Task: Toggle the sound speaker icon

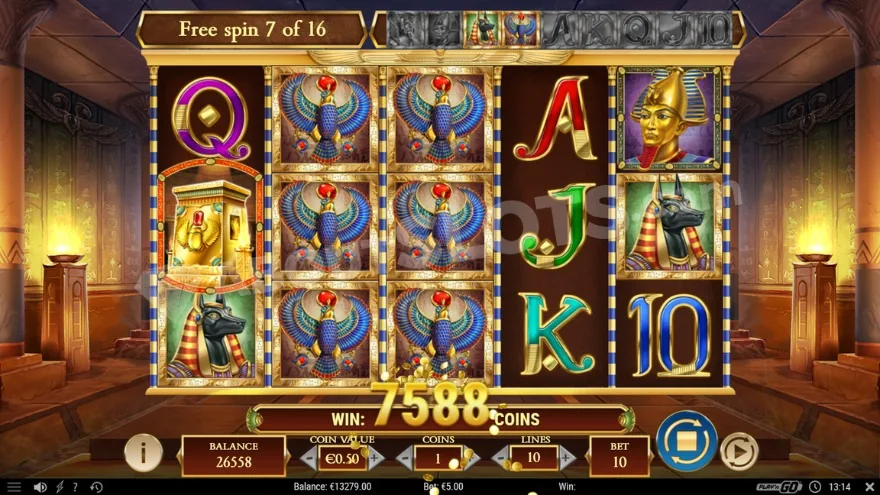Action: [40, 487]
